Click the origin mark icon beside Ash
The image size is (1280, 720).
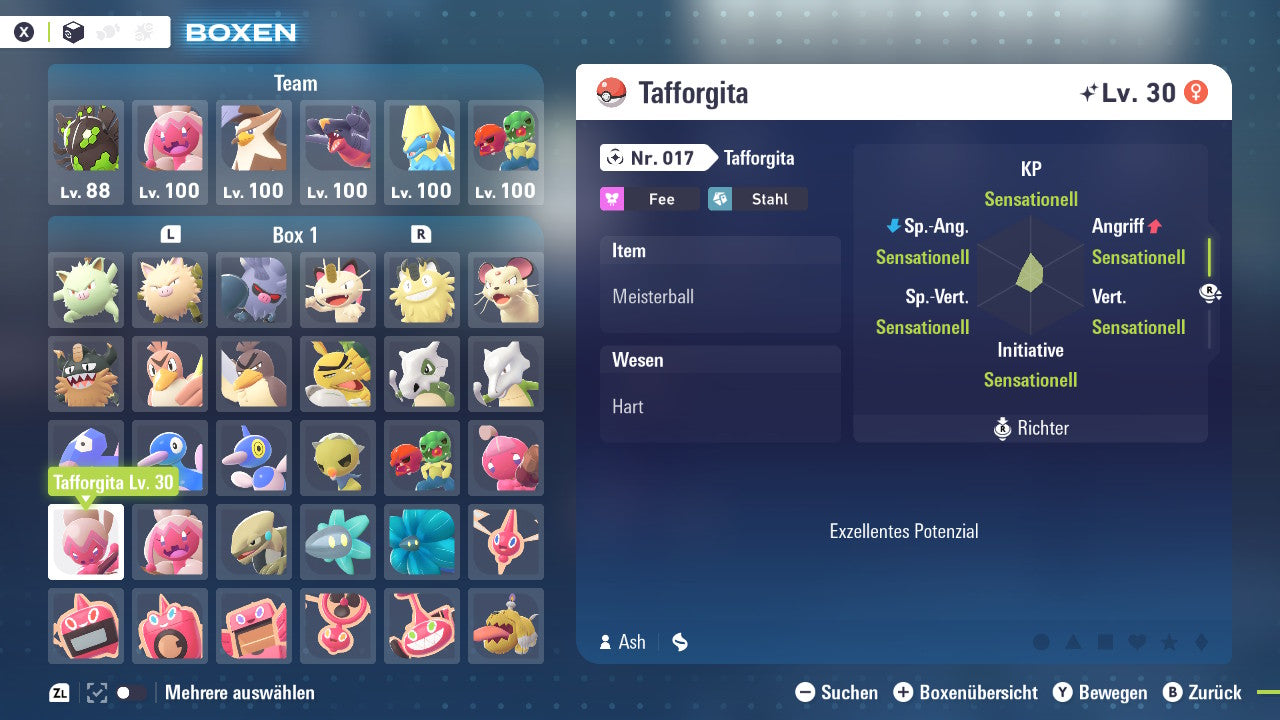tap(679, 642)
